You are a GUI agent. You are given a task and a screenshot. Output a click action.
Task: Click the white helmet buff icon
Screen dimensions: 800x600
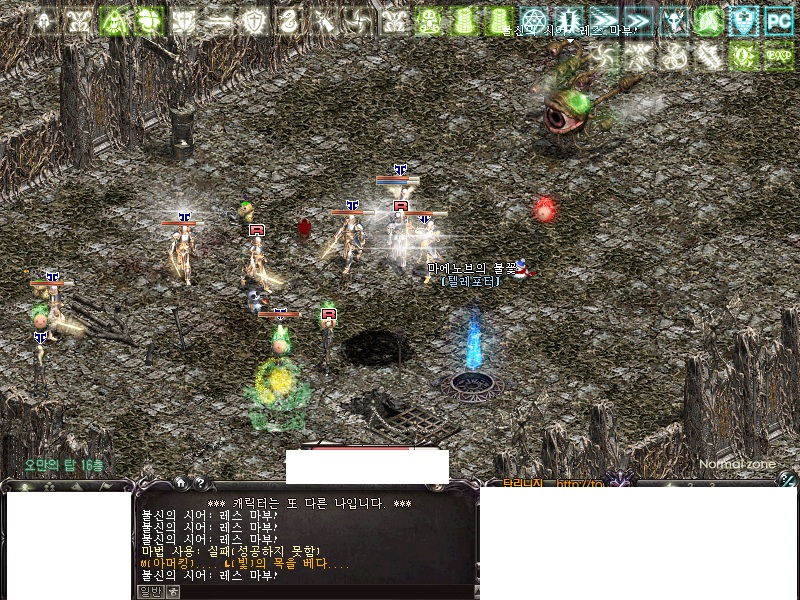44,20
